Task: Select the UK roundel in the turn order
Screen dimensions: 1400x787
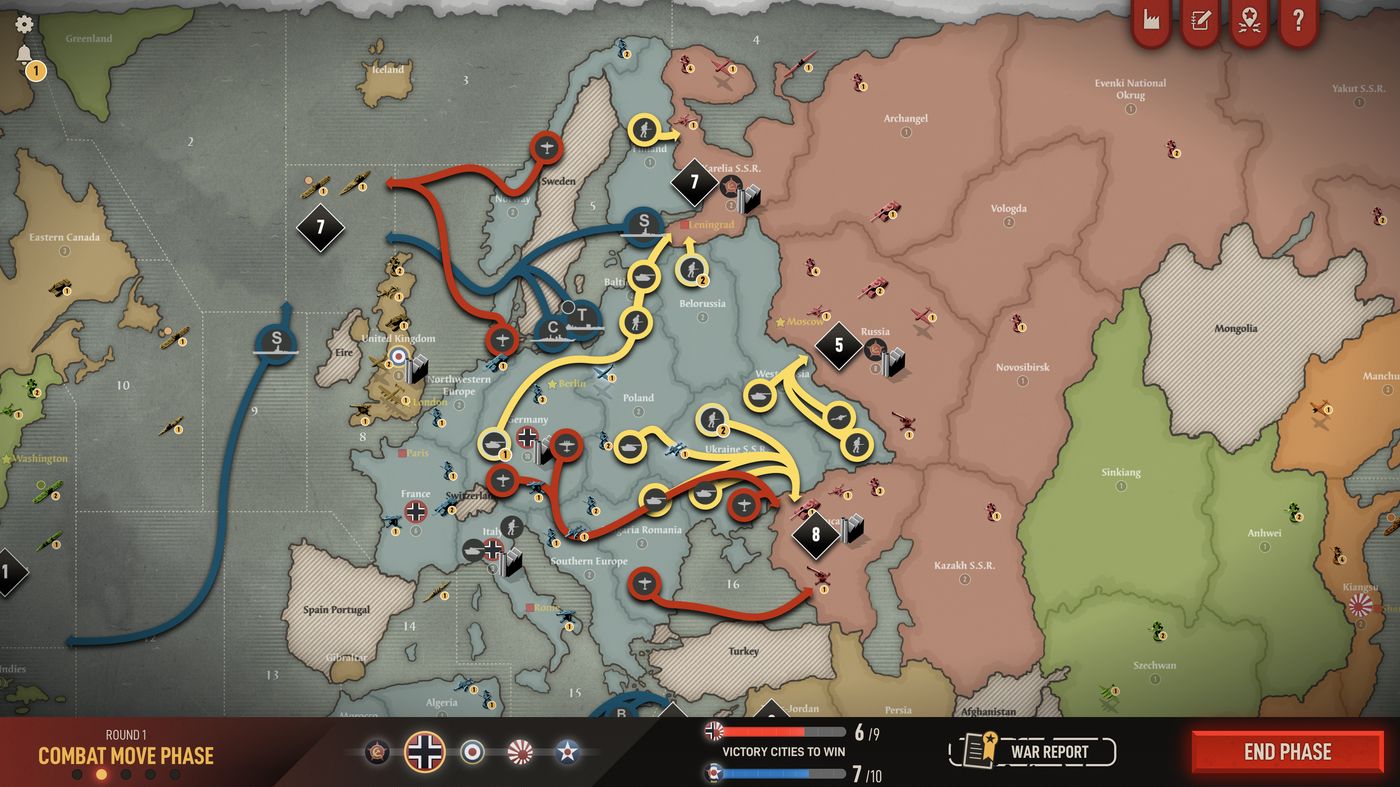Action: tap(473, 752)
